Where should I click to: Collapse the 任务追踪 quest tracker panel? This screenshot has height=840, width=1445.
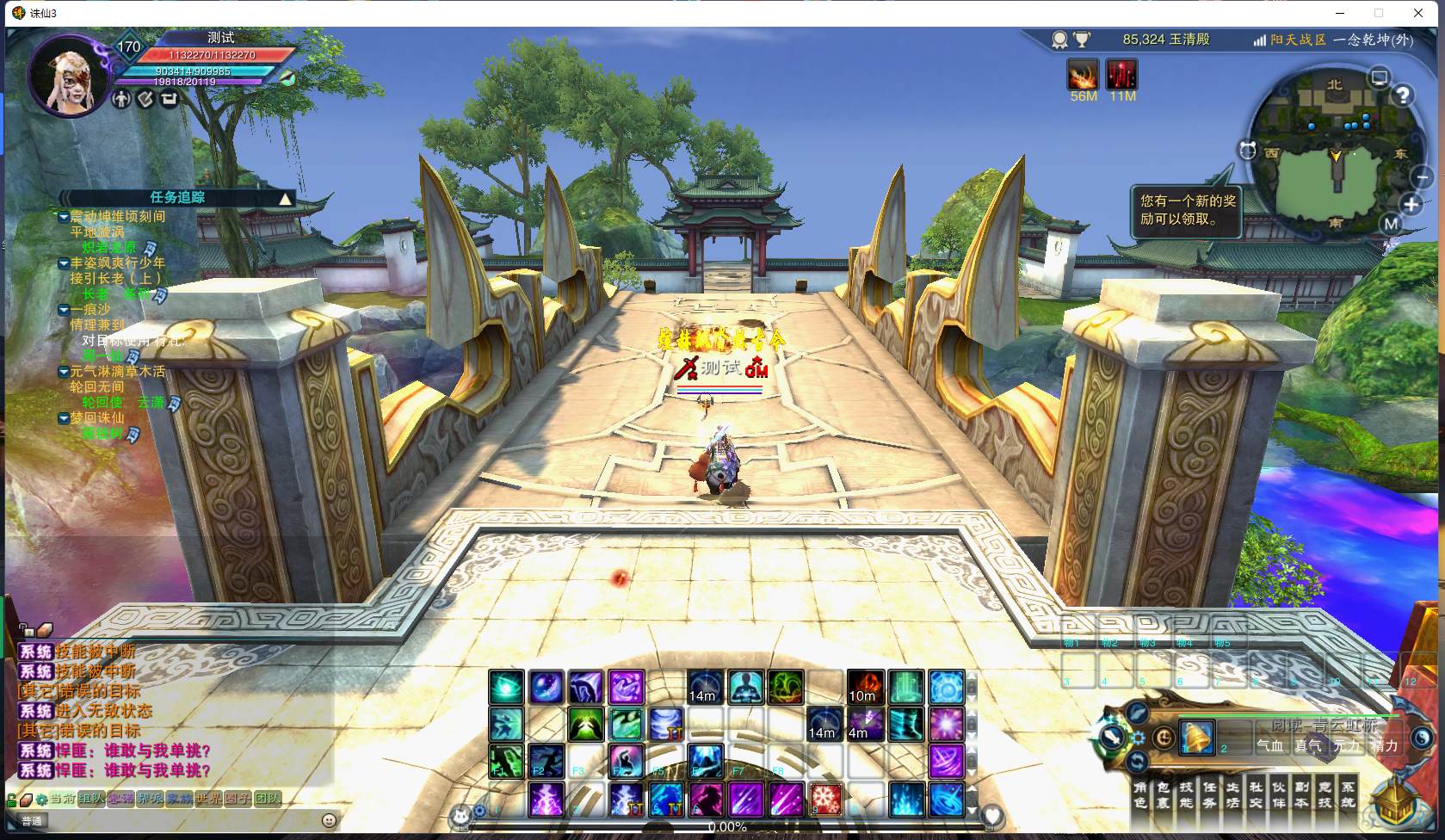click(x=285, y=199)
